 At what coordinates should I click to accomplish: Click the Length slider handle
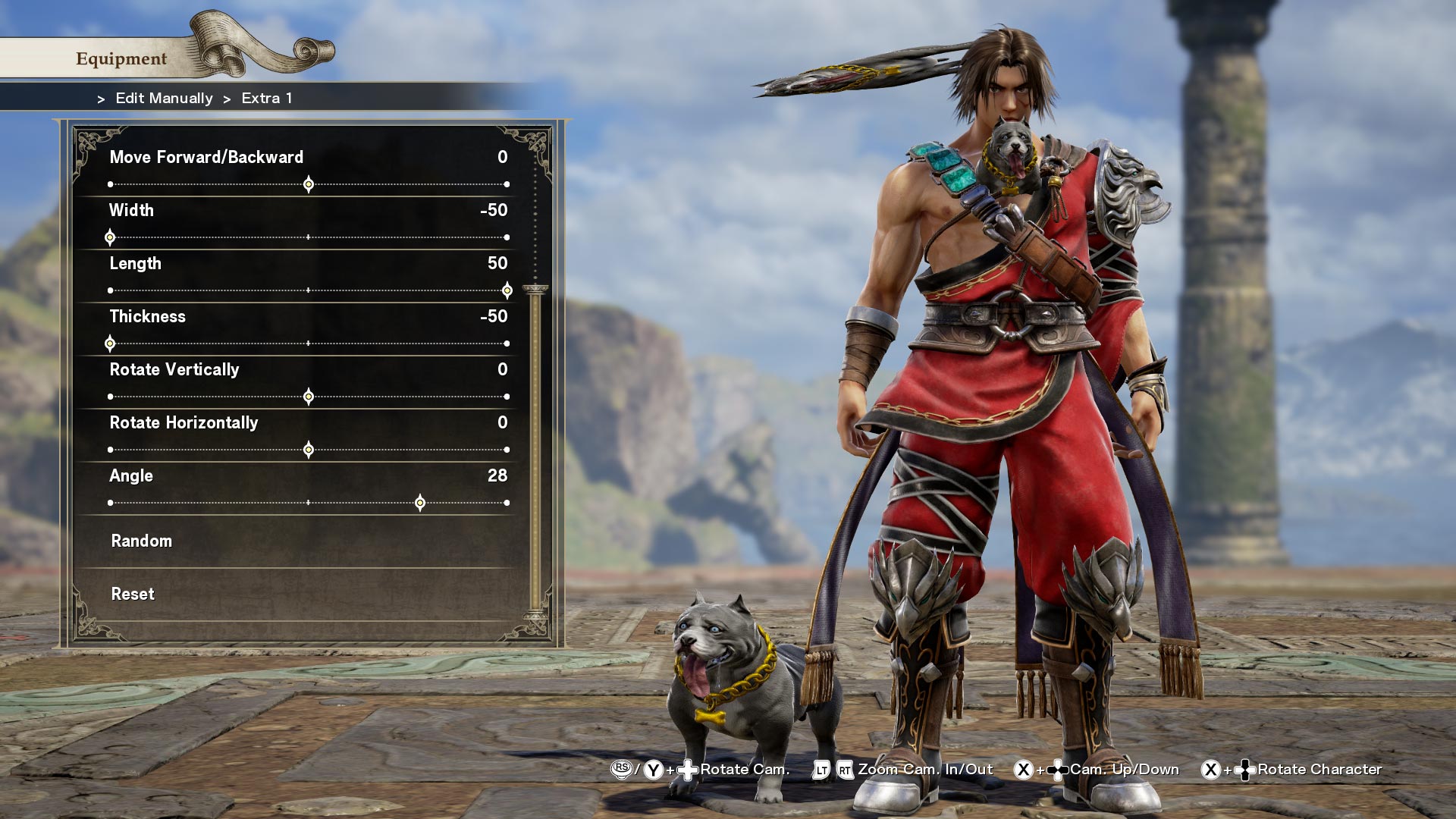point(507,290)
